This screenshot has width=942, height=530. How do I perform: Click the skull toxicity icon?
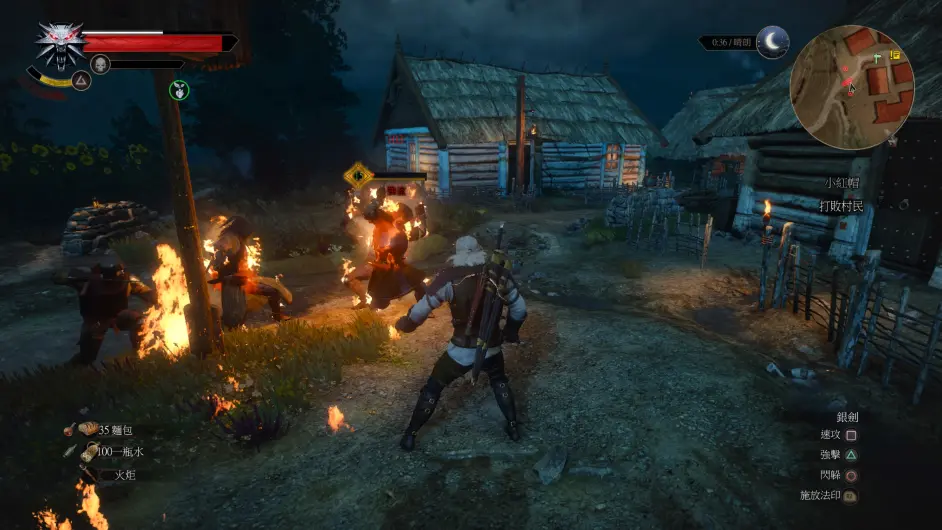(x=100, y=64)
